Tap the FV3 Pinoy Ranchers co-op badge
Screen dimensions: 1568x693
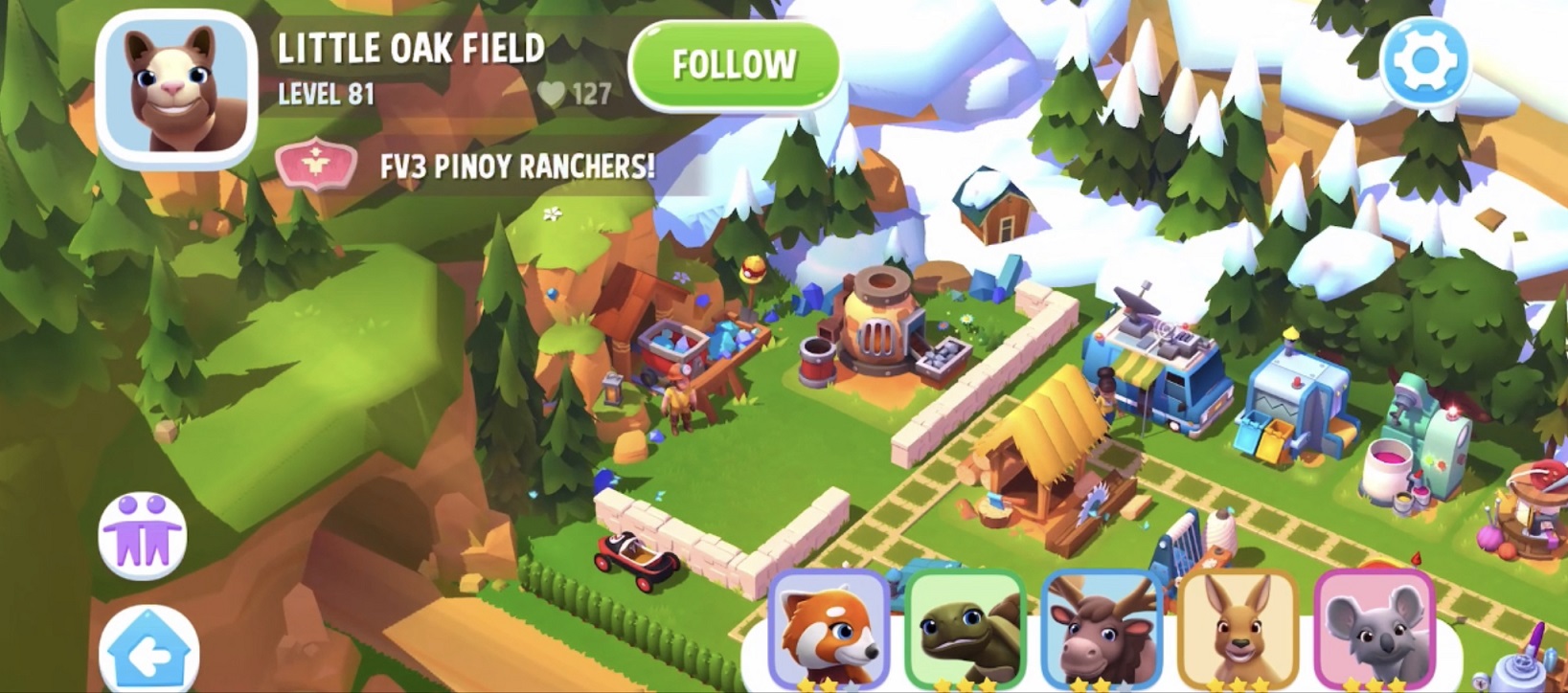(x=317, y=162)
